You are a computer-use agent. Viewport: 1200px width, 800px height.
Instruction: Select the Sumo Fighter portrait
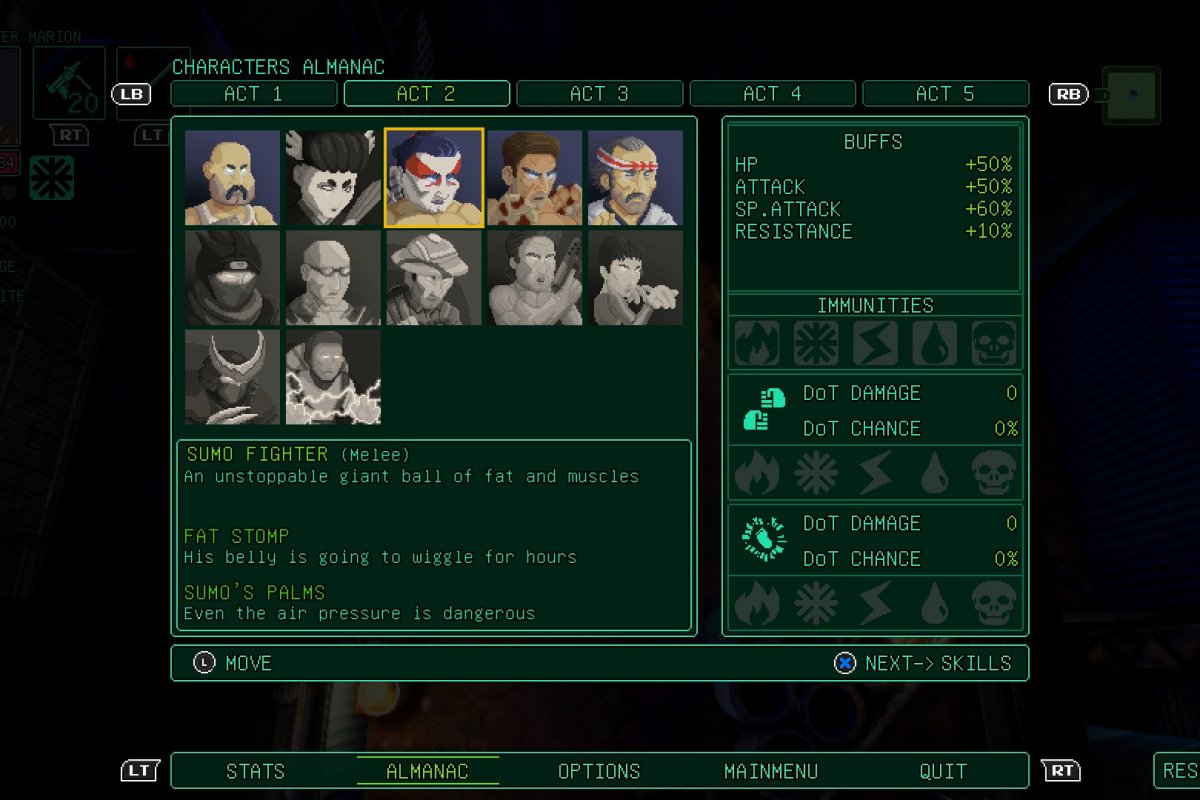tap(434, 177)
